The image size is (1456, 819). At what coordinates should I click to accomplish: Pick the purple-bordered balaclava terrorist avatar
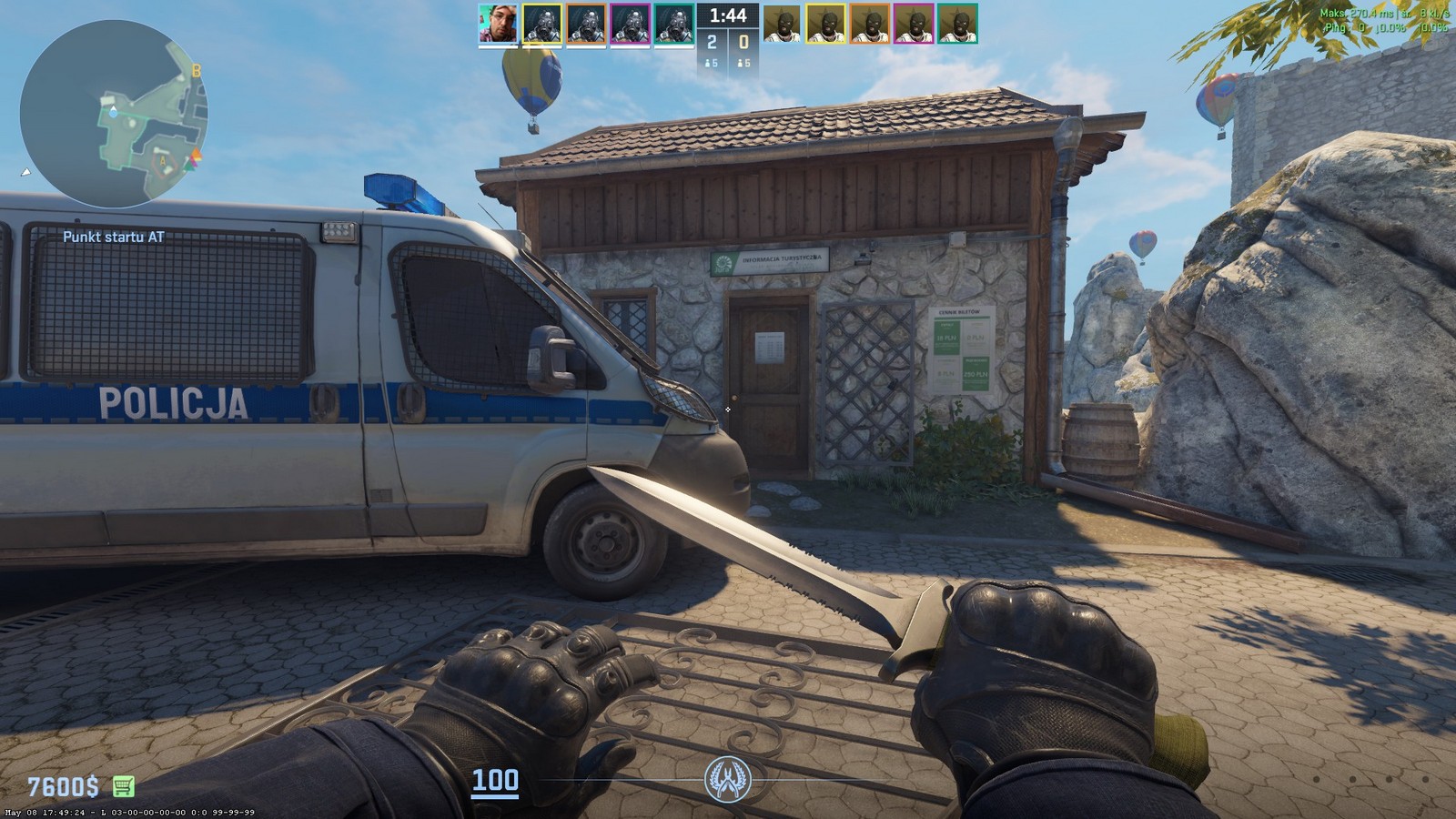(x=913, y=24)
